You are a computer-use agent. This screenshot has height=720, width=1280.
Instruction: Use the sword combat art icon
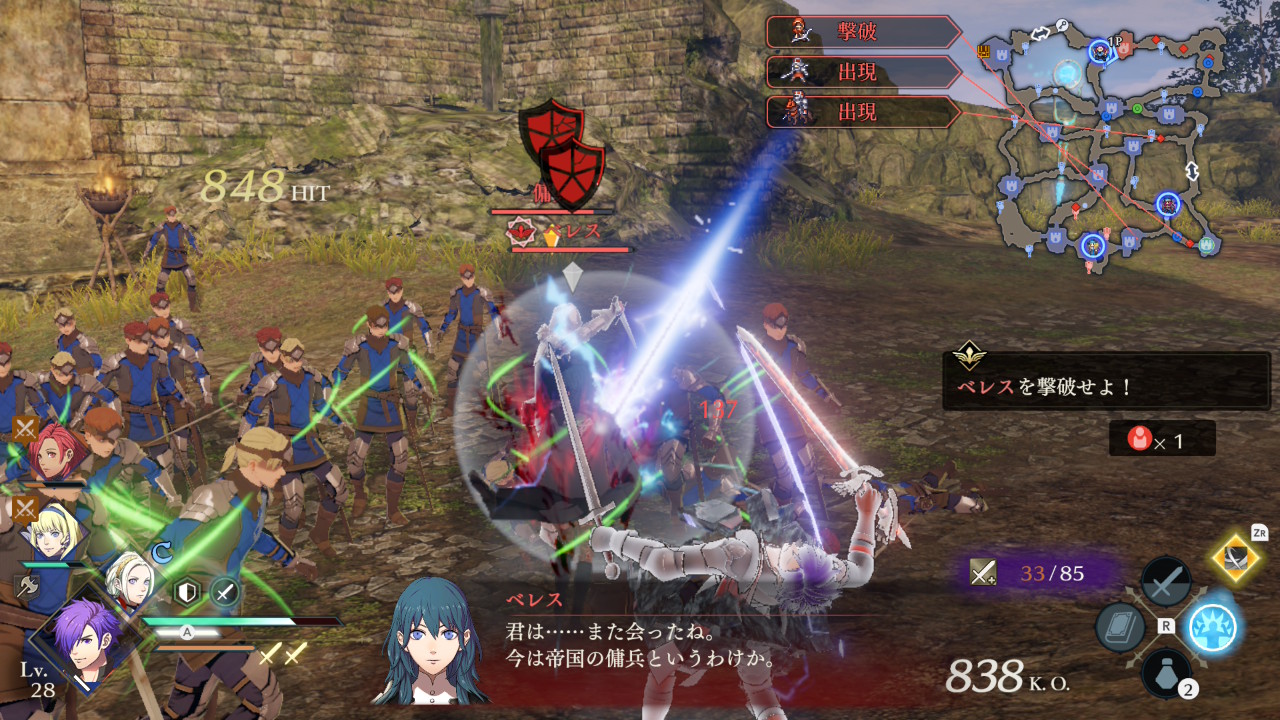pos(1166,582)
